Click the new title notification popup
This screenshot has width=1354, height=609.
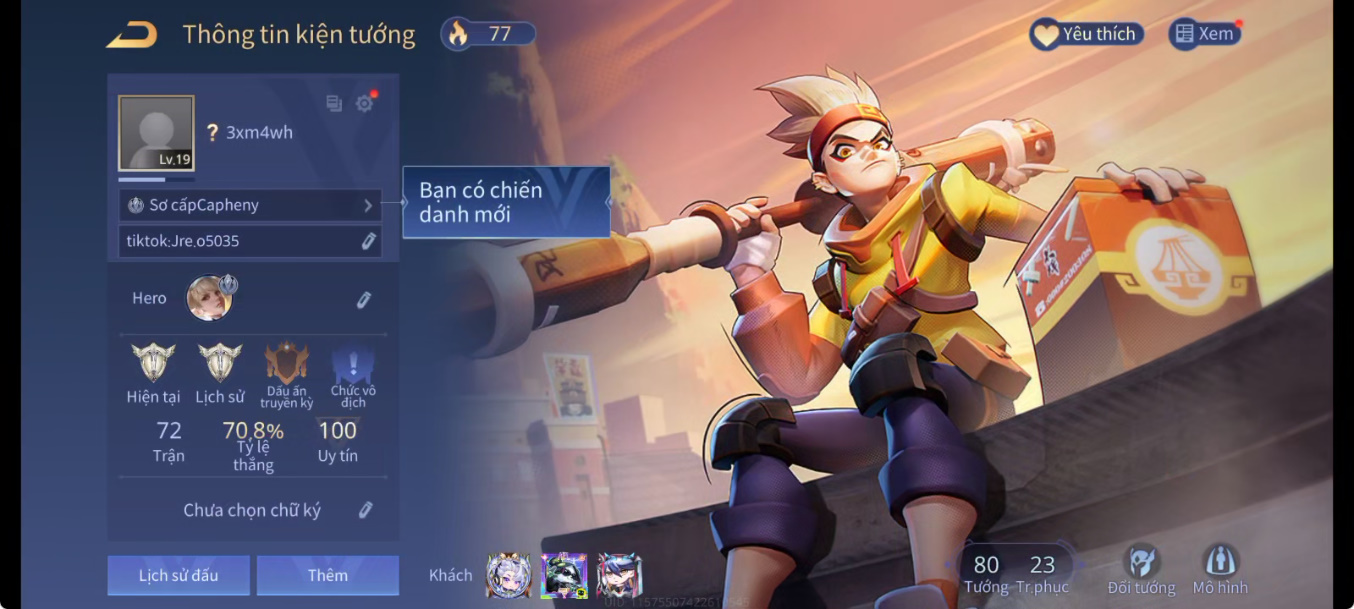(x=506, y=202)
